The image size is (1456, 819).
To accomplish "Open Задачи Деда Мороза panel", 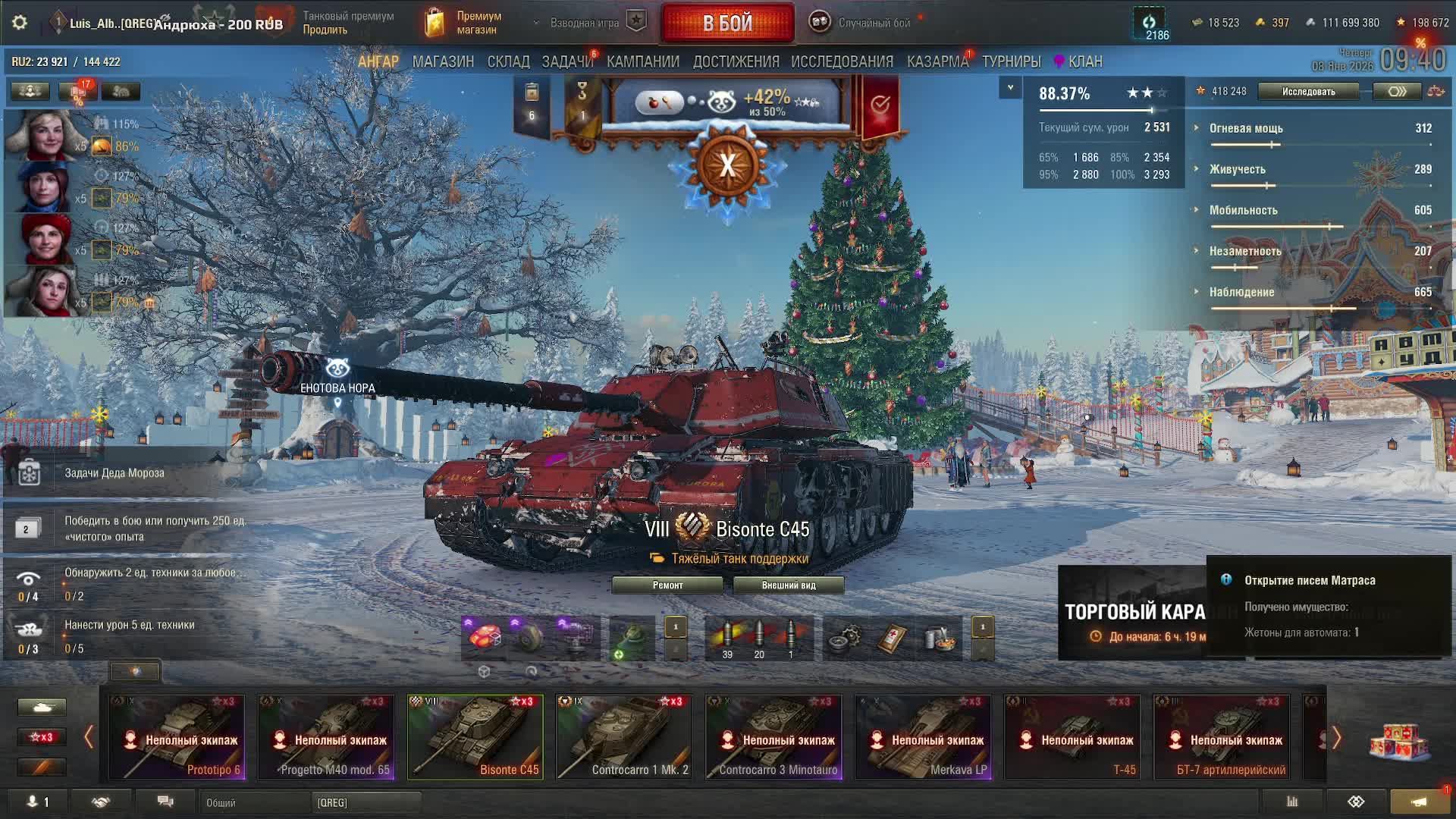I will 114,472.
